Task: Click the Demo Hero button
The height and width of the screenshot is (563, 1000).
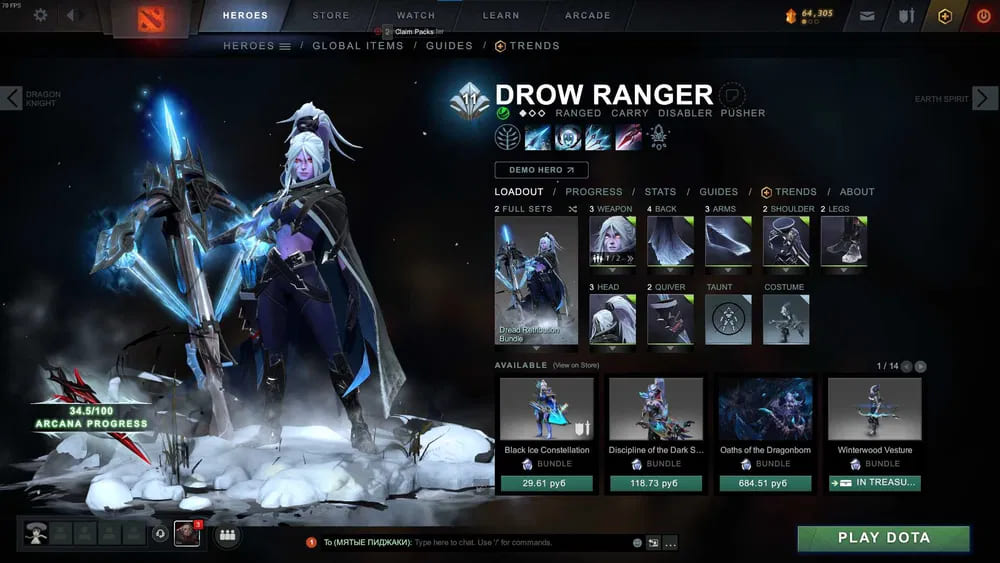Action: point(541,170)
